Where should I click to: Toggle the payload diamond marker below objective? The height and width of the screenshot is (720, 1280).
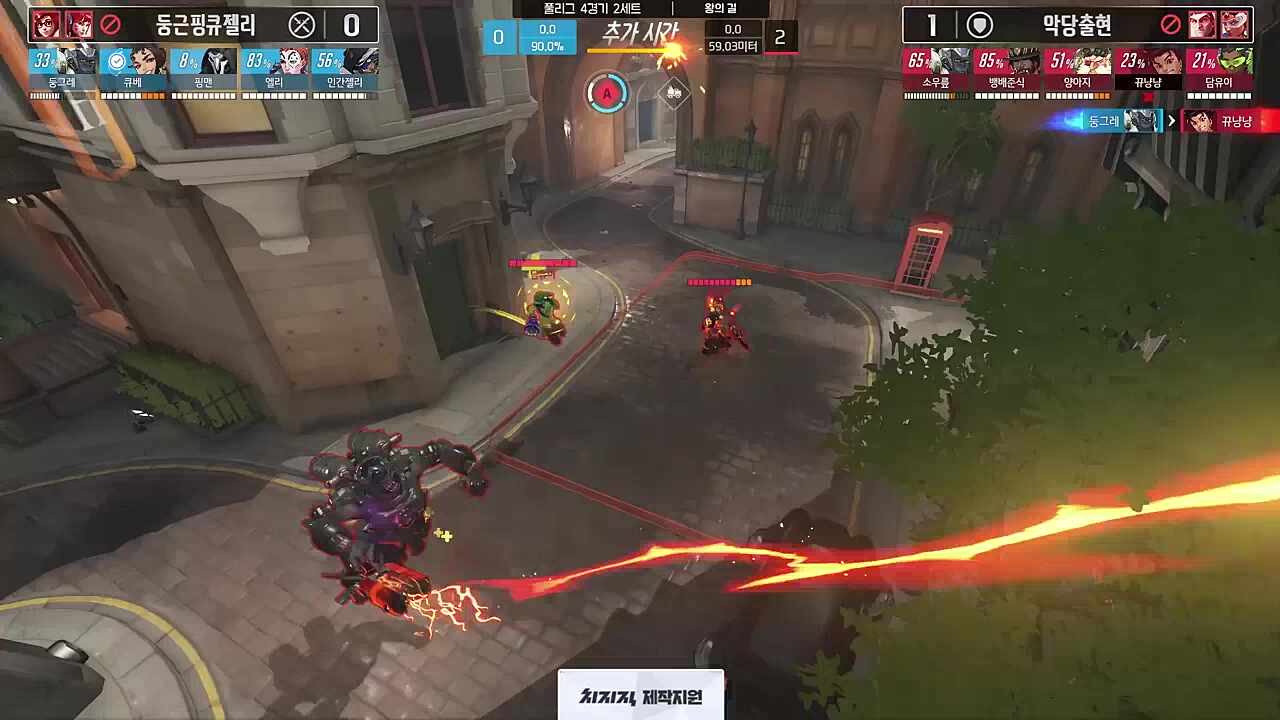pos(674,94)
